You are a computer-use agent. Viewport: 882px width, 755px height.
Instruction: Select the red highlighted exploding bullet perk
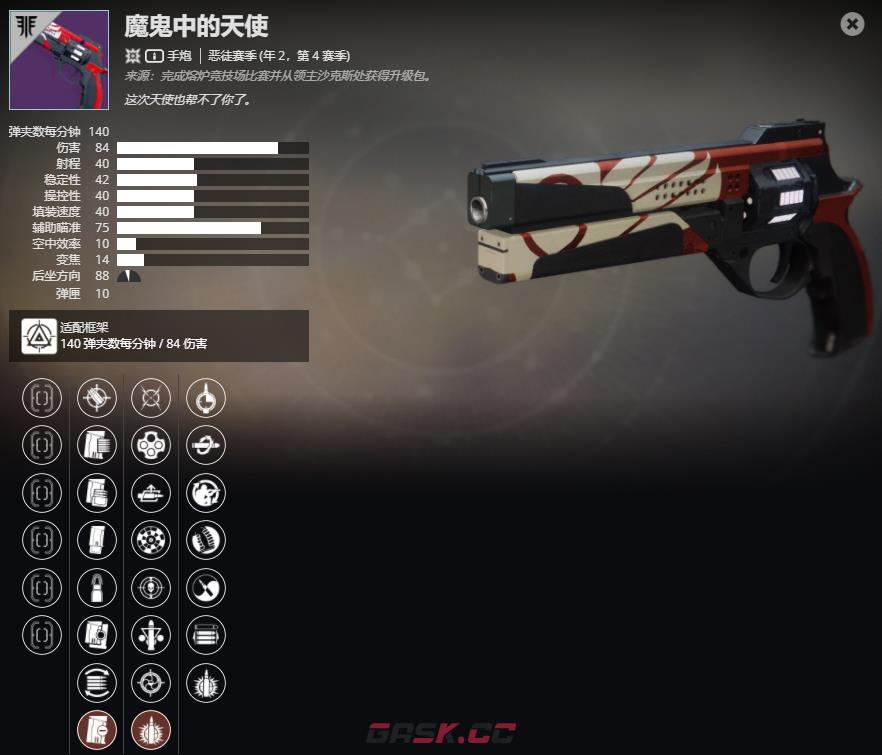click(x=151, y=730)
